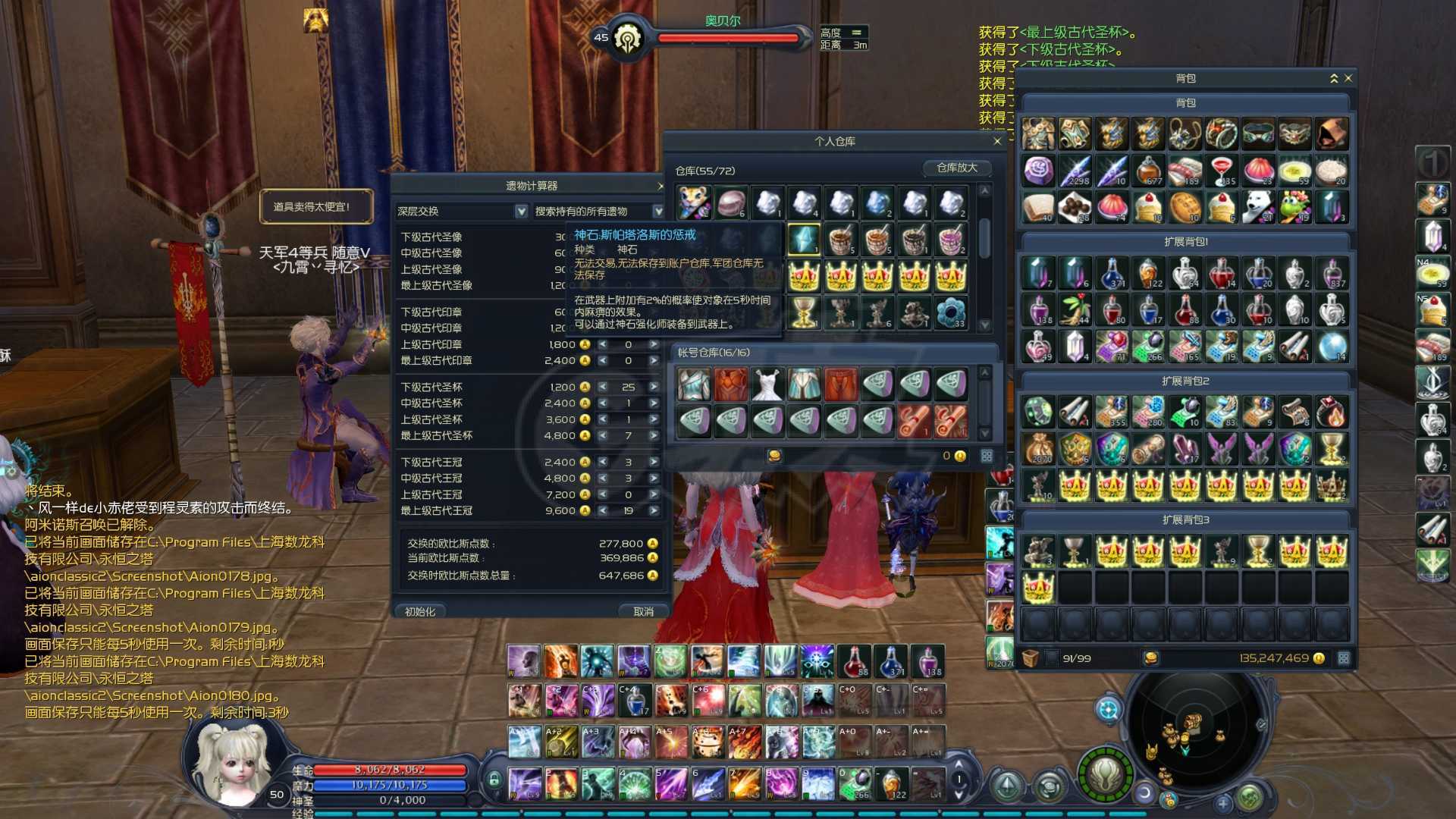Open the 搜索持有的所有遗物 dropdown
Screen dimensions: 1456x819
657,212
